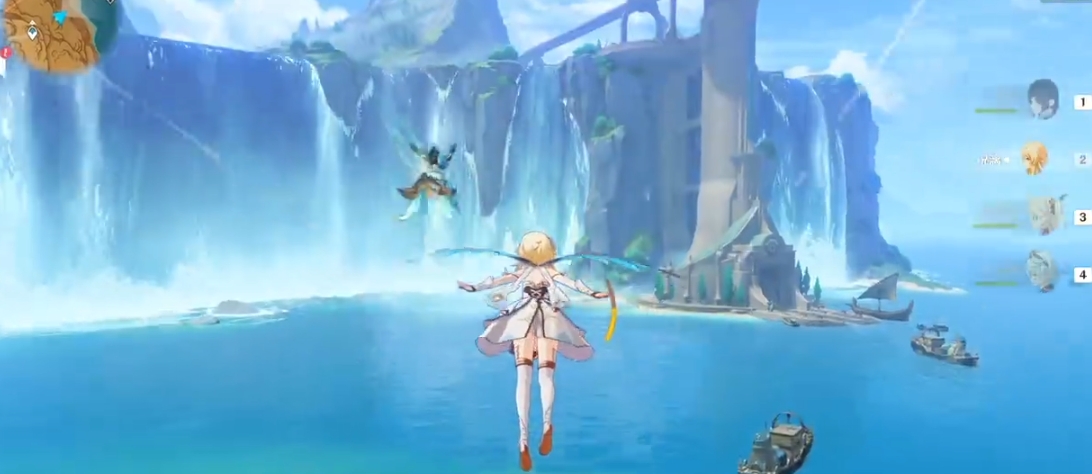Click the red quest marker beside the minimap
The width and height of the screenshot is (1092, 474).
(5, 52)
